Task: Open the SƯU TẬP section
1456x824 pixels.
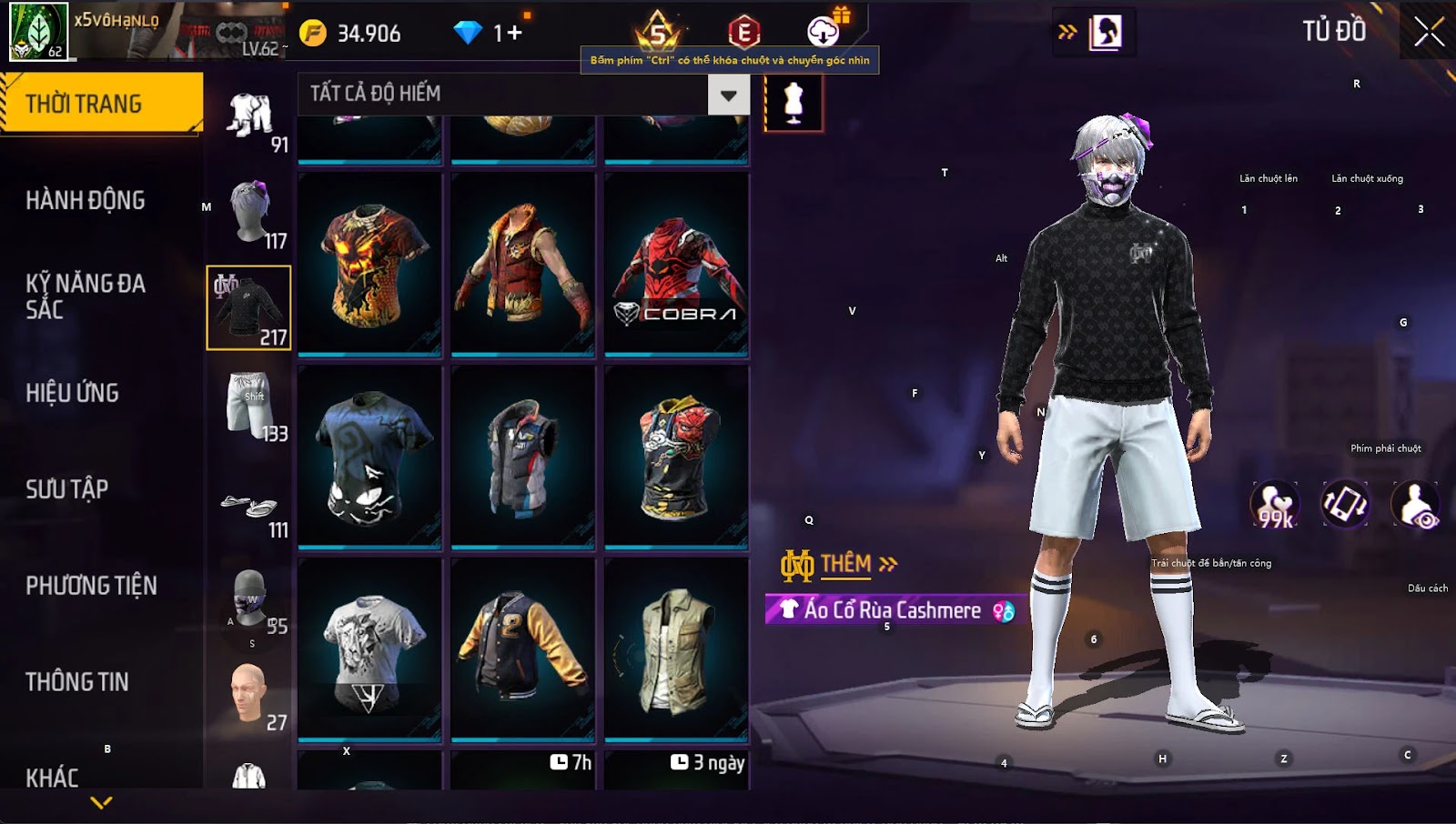Action: pos(67,489)
